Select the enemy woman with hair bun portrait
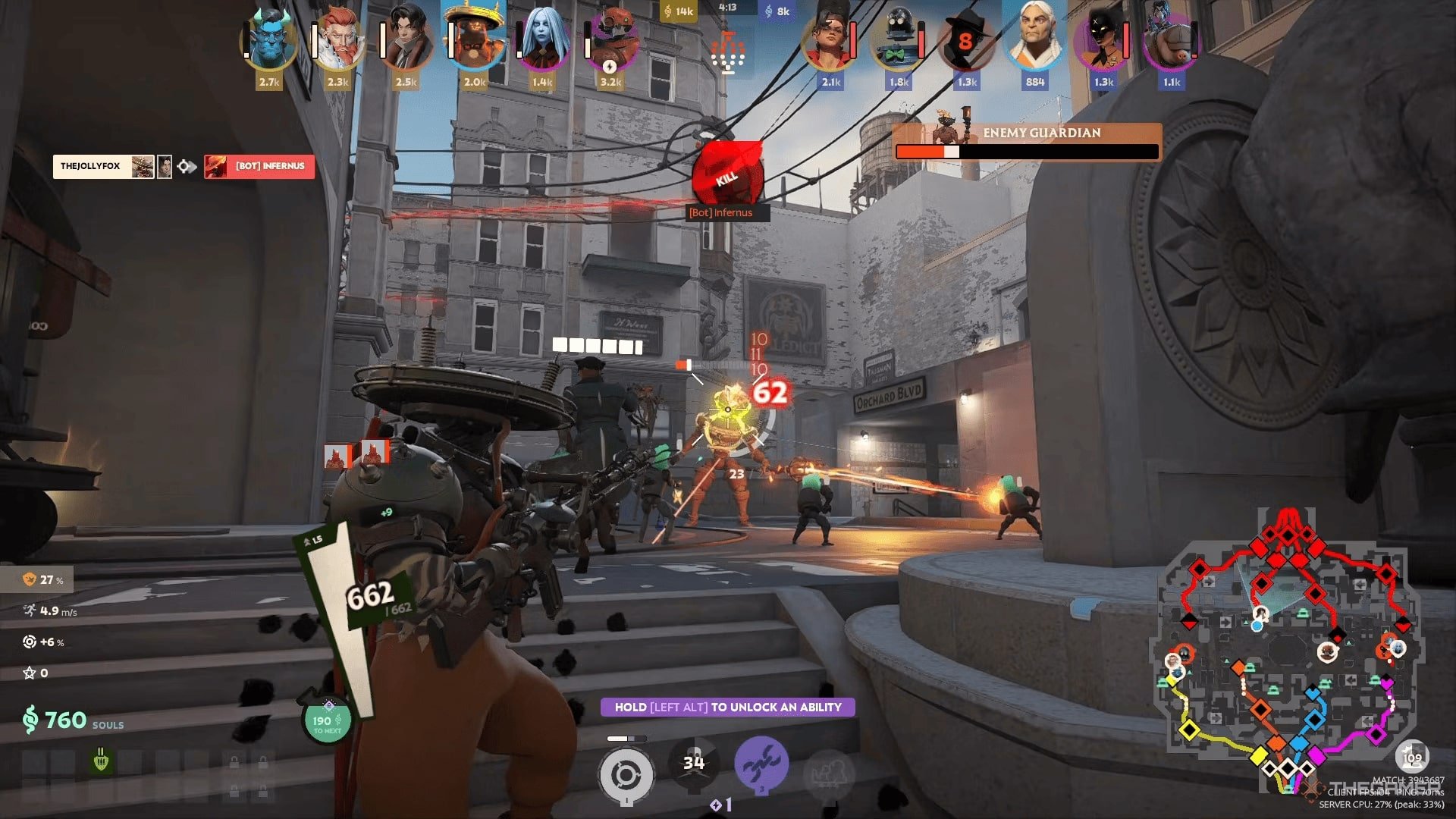This screenshot has height=819, width=1456. tap(830, 42)
